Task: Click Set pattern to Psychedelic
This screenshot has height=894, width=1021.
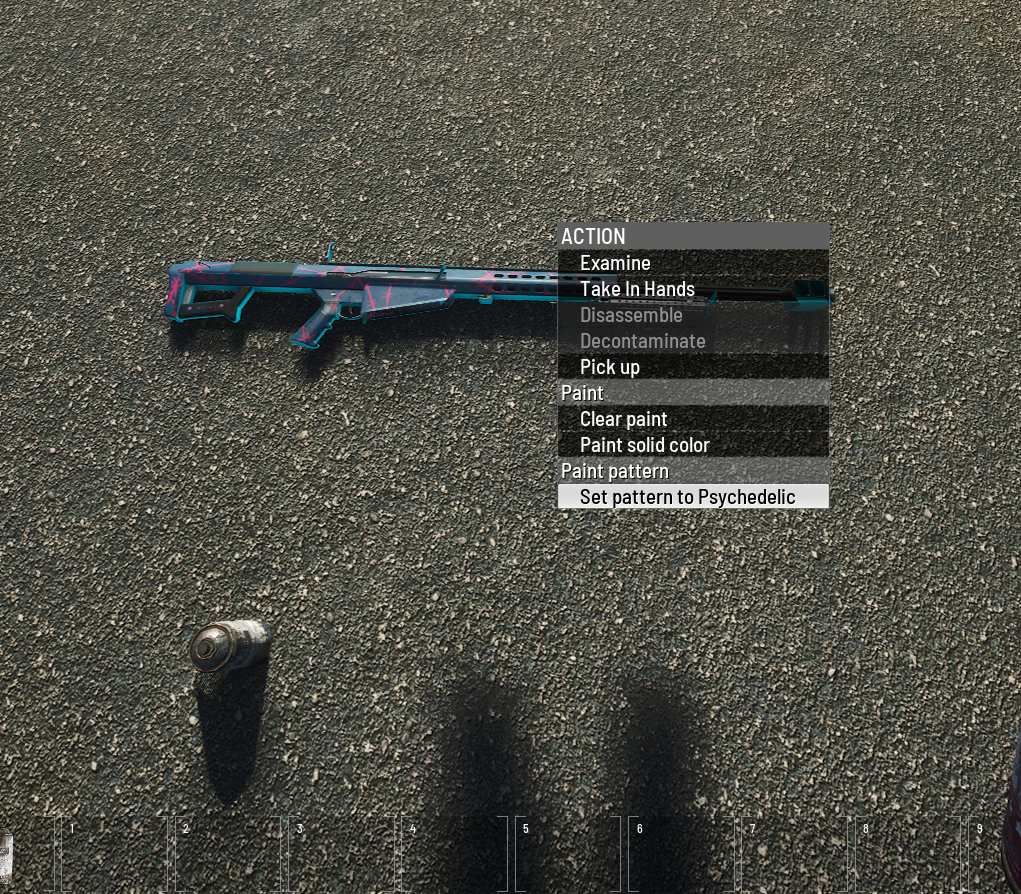Action: [x=687, y=497]
